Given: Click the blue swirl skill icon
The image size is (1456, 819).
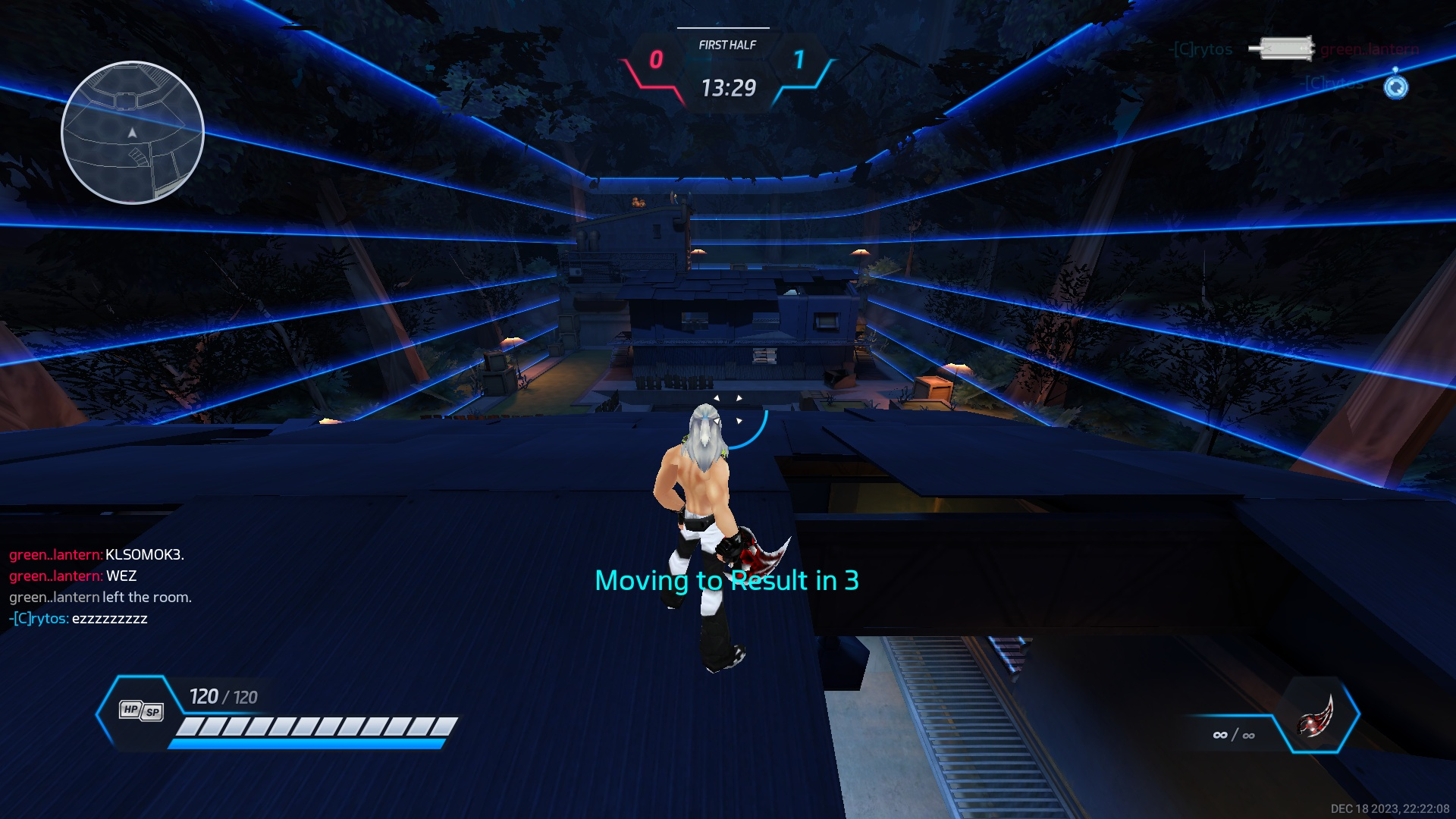Looking at the screenshot, I should point(1395,87).
